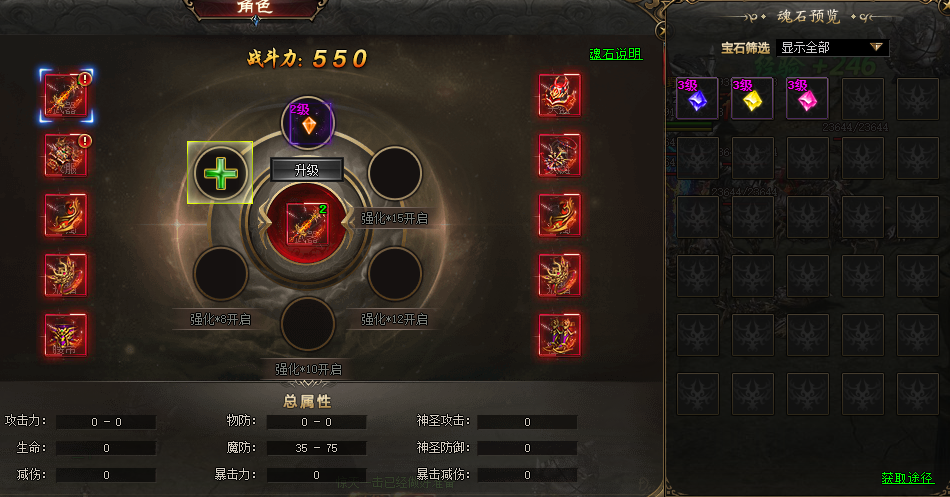Pick the level 3 blue soul stone
Viewport: 950px width, 497px height.
point(697,99)
